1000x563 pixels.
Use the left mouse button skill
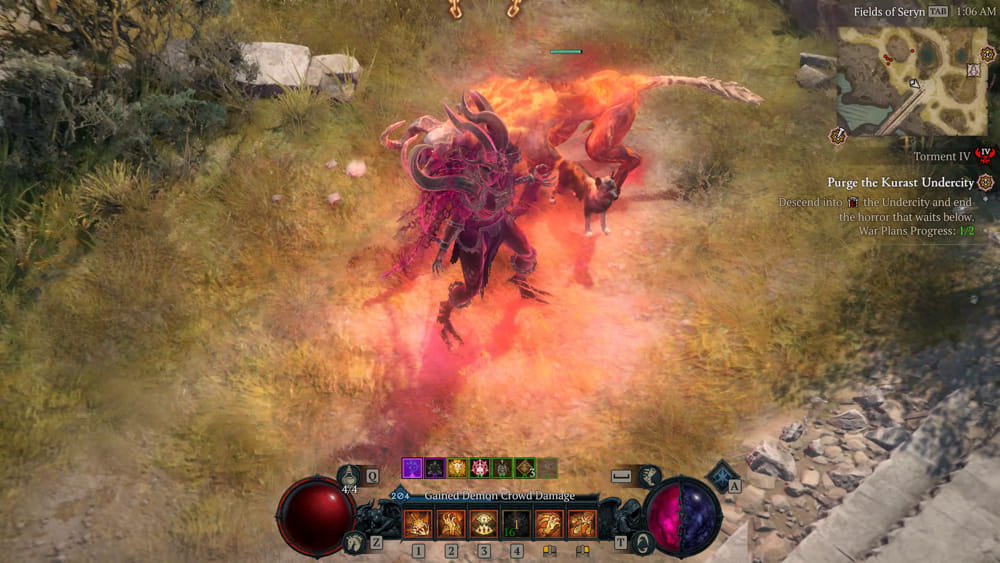tap(549, 524)
